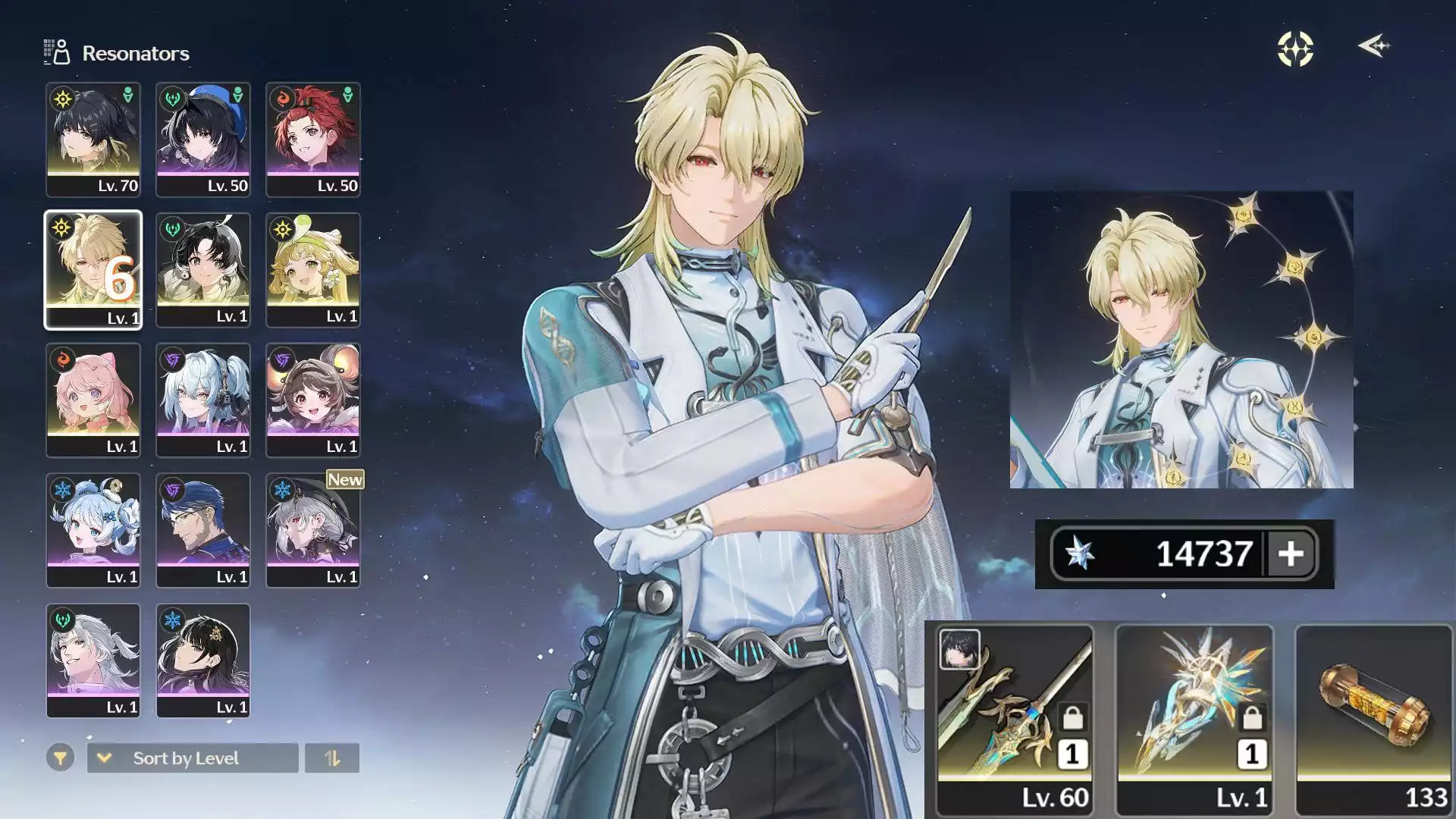Select the Lv. 70 black-haired resonator
This screenshot has height=819, width=1456.
click(x=93, y=140)
